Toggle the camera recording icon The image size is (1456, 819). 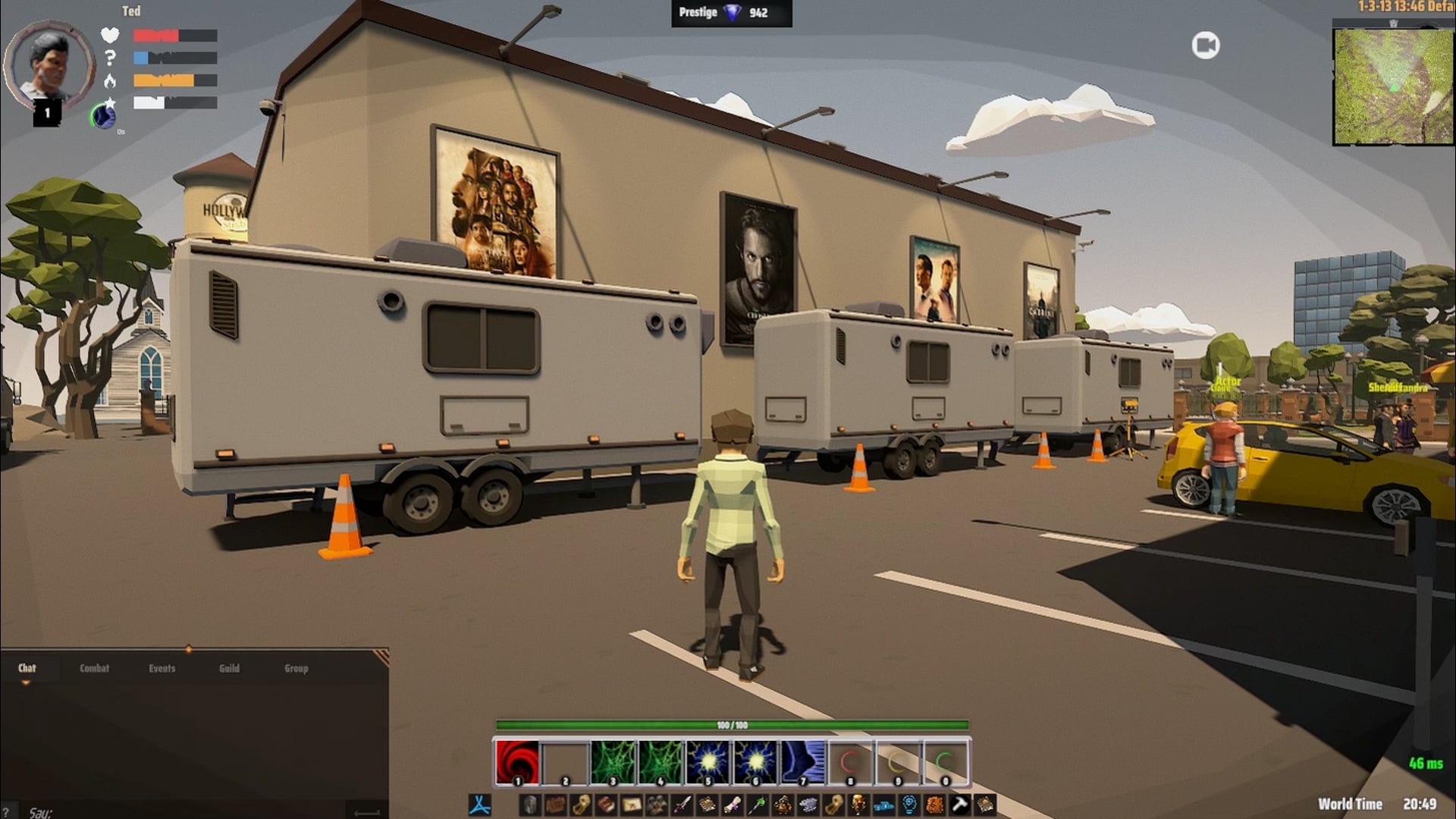tap(1205, 45)
